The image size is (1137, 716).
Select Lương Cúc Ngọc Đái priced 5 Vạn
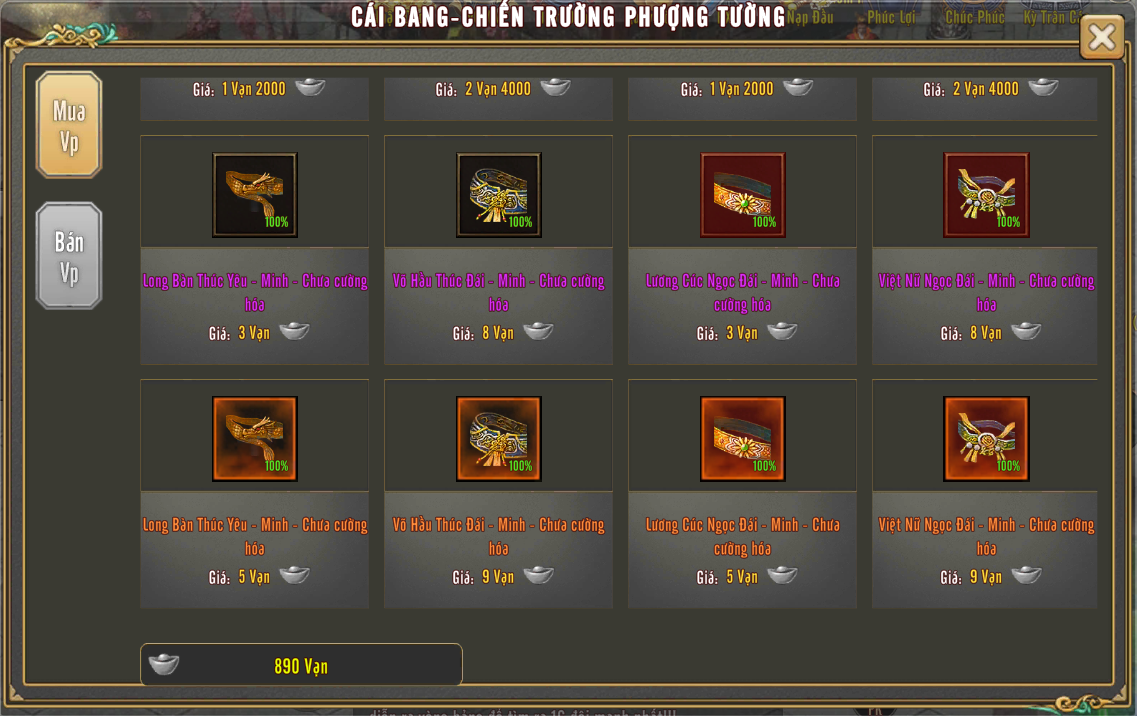[x=743, y=439]
